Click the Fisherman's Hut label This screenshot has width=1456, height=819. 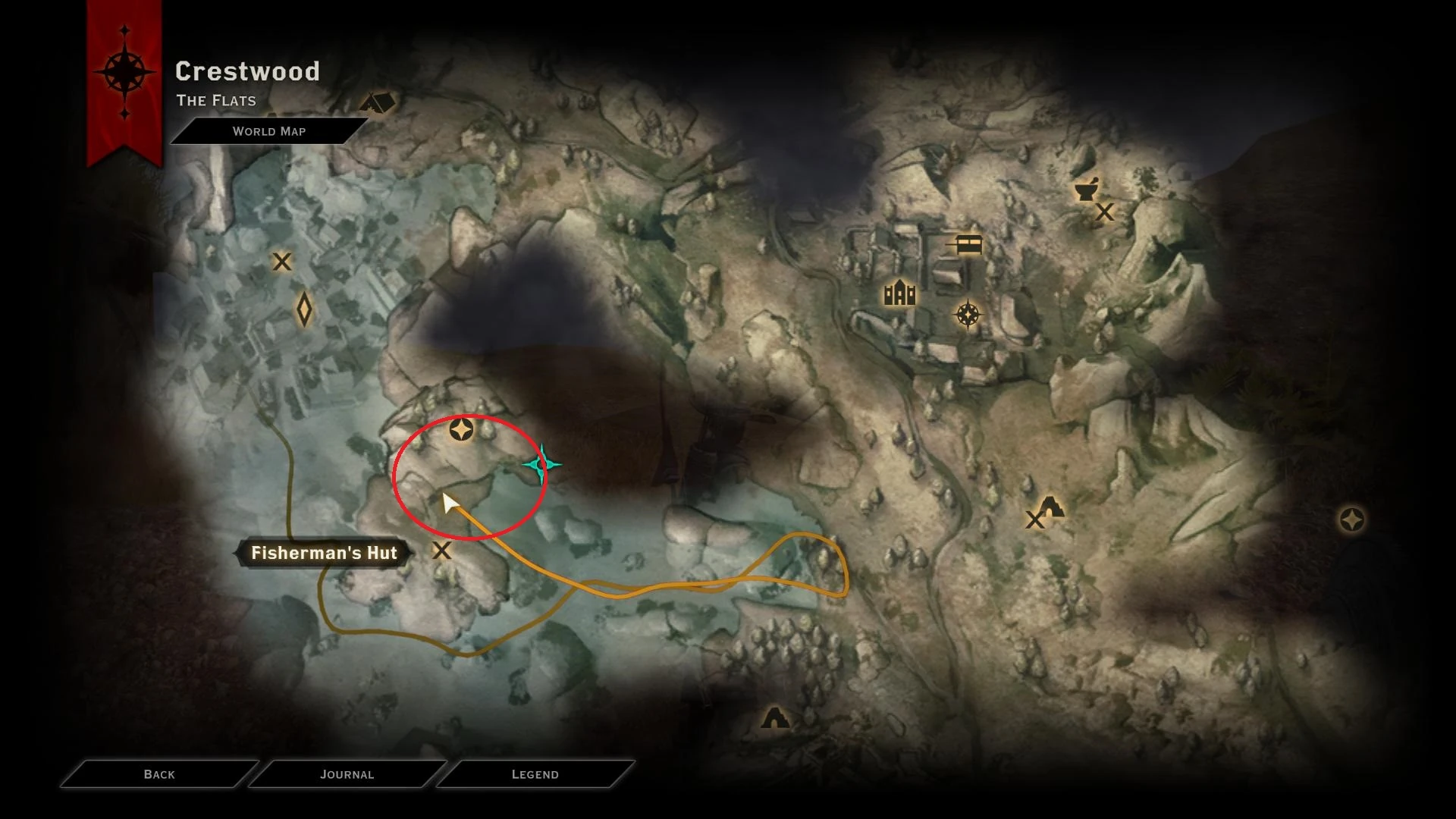(325, 553)
